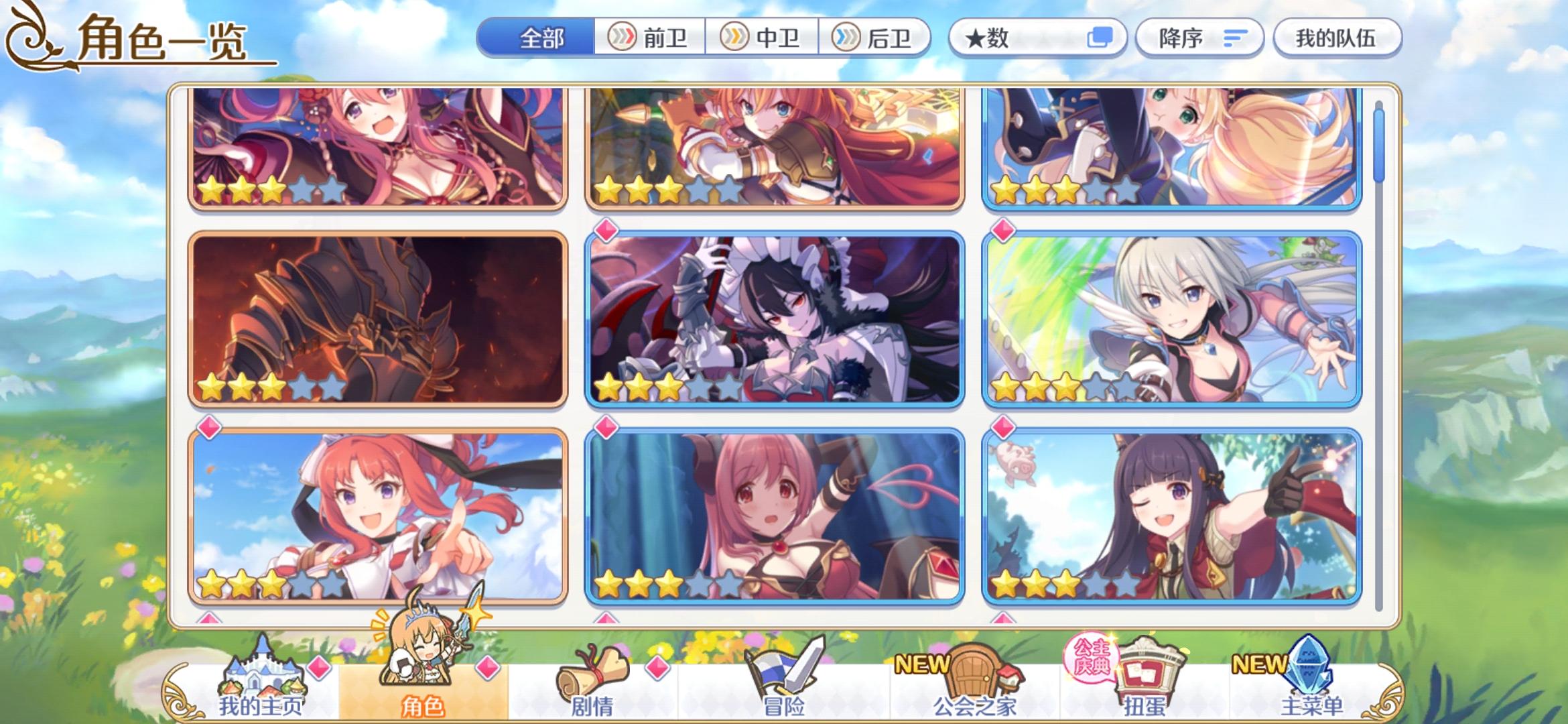Switch filter to show only 前卫 vanguard characters

[x=650, y=38]
